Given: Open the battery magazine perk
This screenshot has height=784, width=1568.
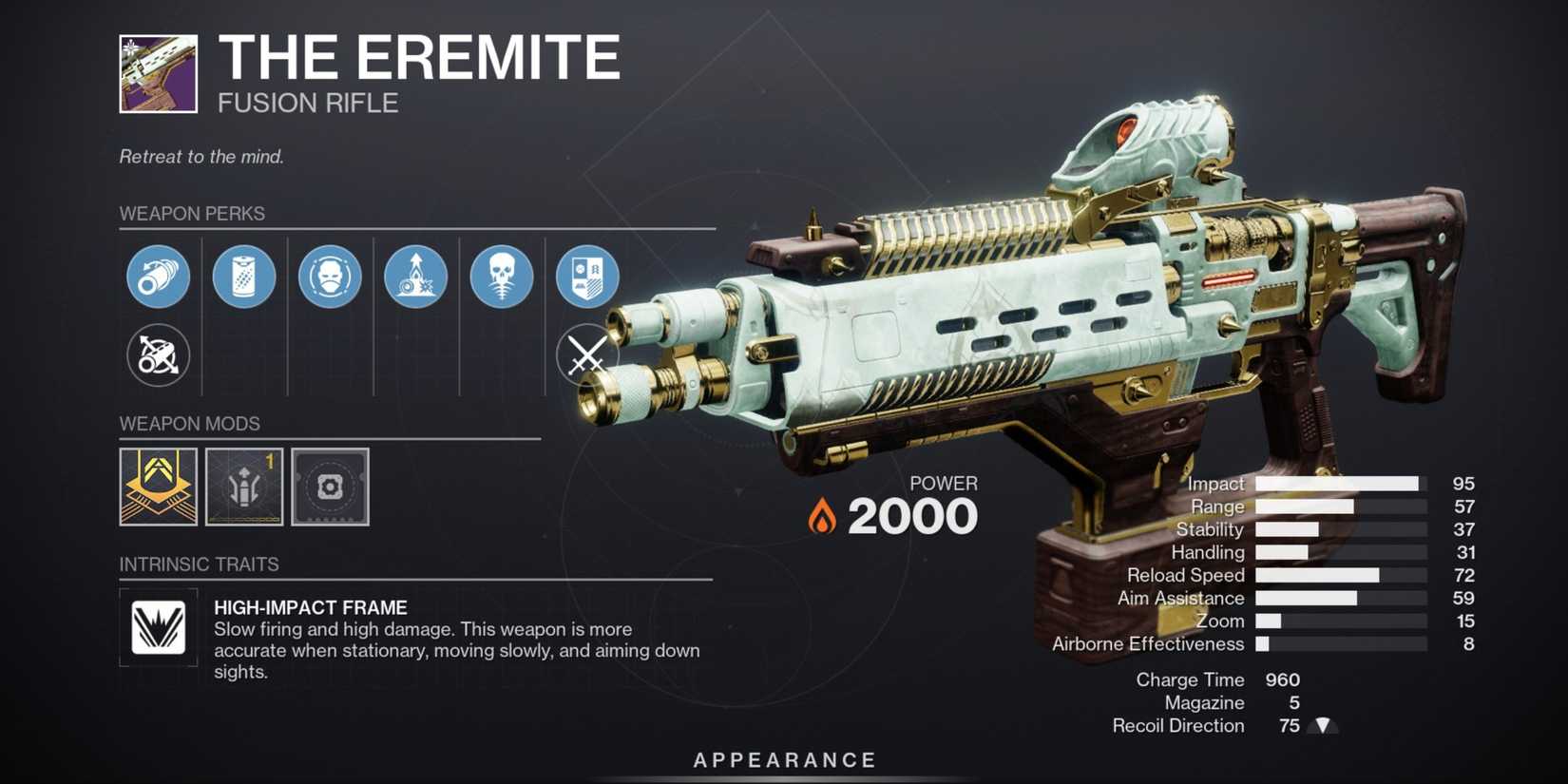Looking at the screenshot, I should point(243,276).
